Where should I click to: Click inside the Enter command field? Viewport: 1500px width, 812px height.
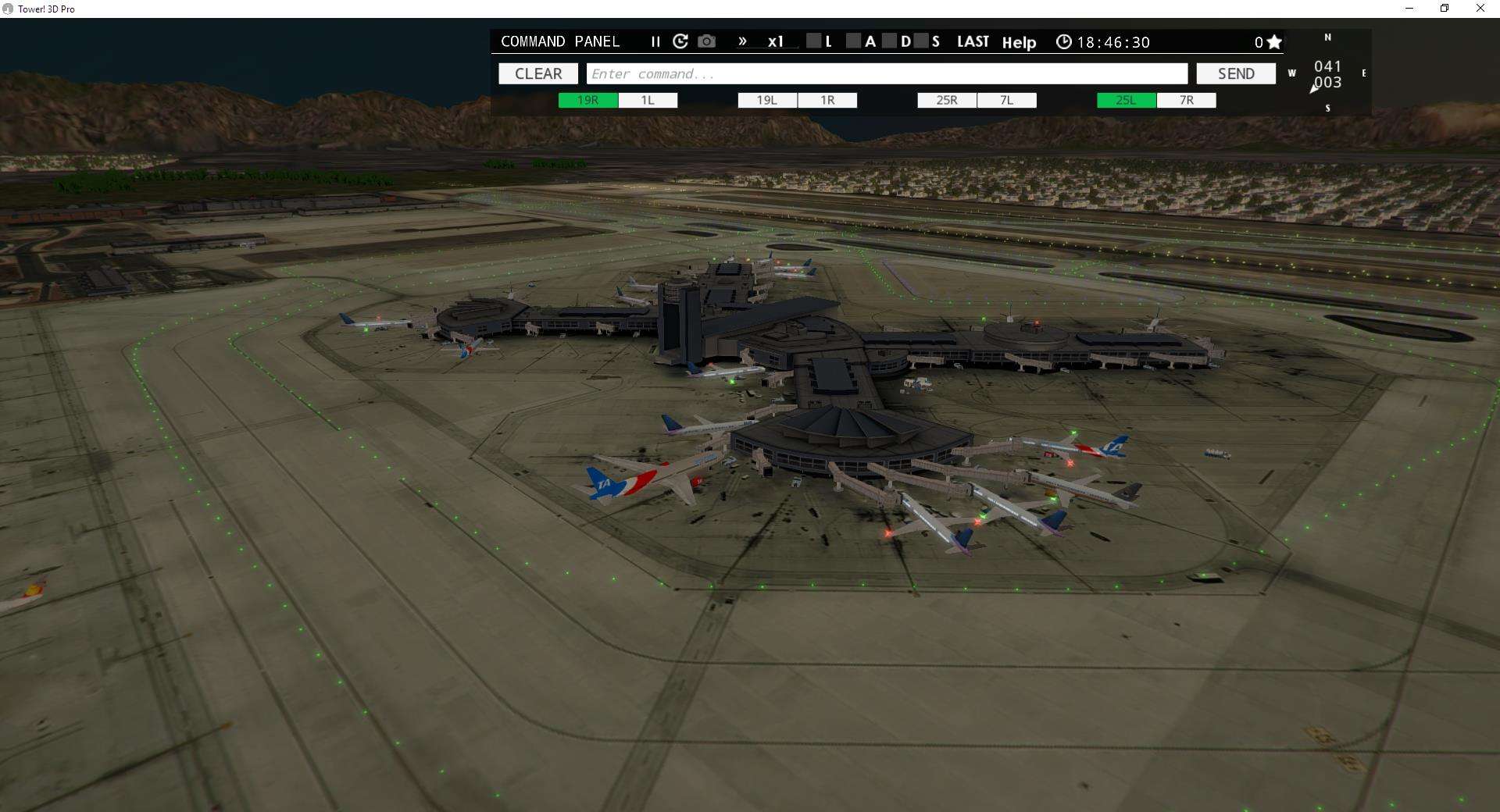(x=887, y=73)
